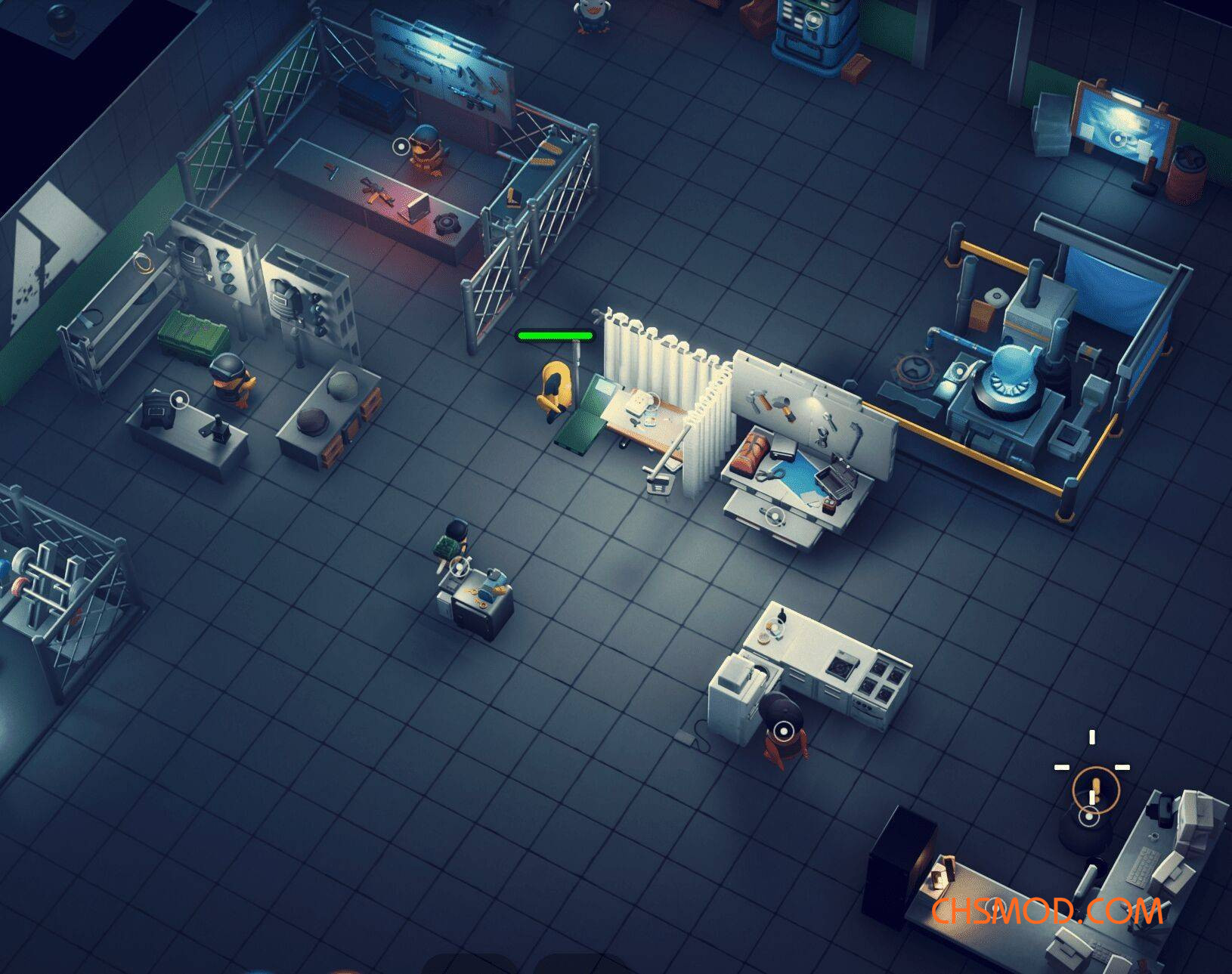Image resolution: width=1232 pixels, height=974 pixels.
Task: Select the marker on the kitchen character
Action: pyautogui.click(x=783, y=730)
